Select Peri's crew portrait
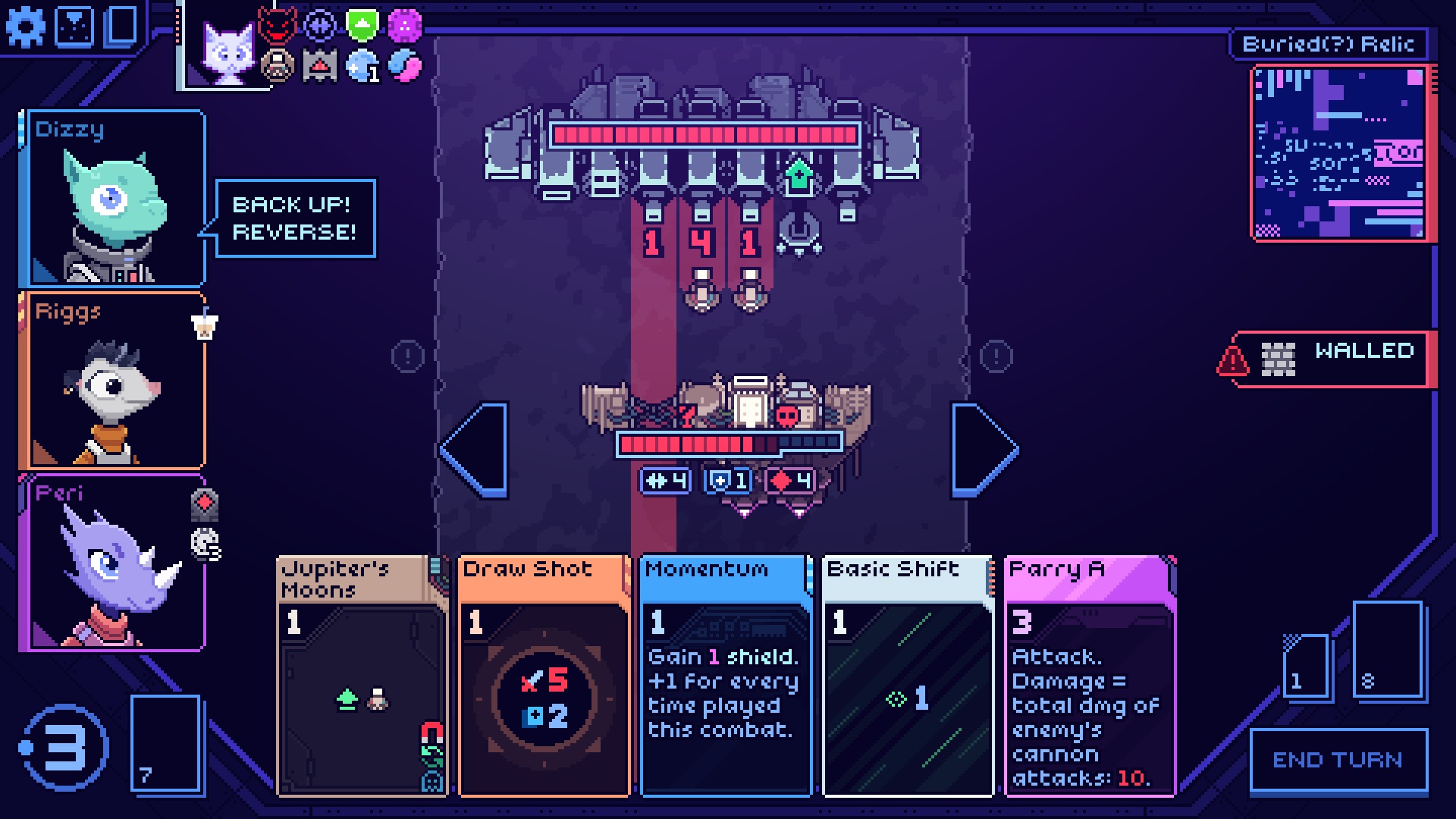This screenshot has height=819, width=1456. 114,563
